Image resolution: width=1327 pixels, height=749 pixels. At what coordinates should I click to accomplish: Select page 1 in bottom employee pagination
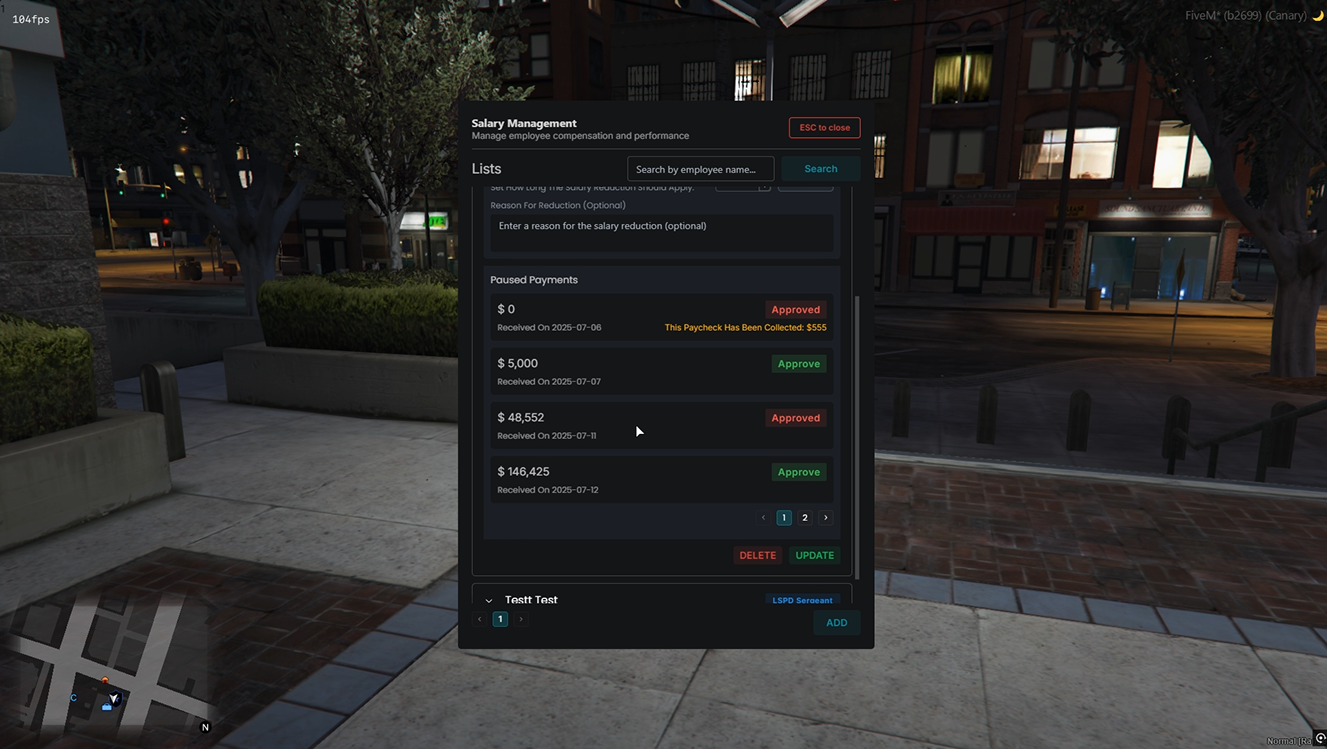click(500, 619)
